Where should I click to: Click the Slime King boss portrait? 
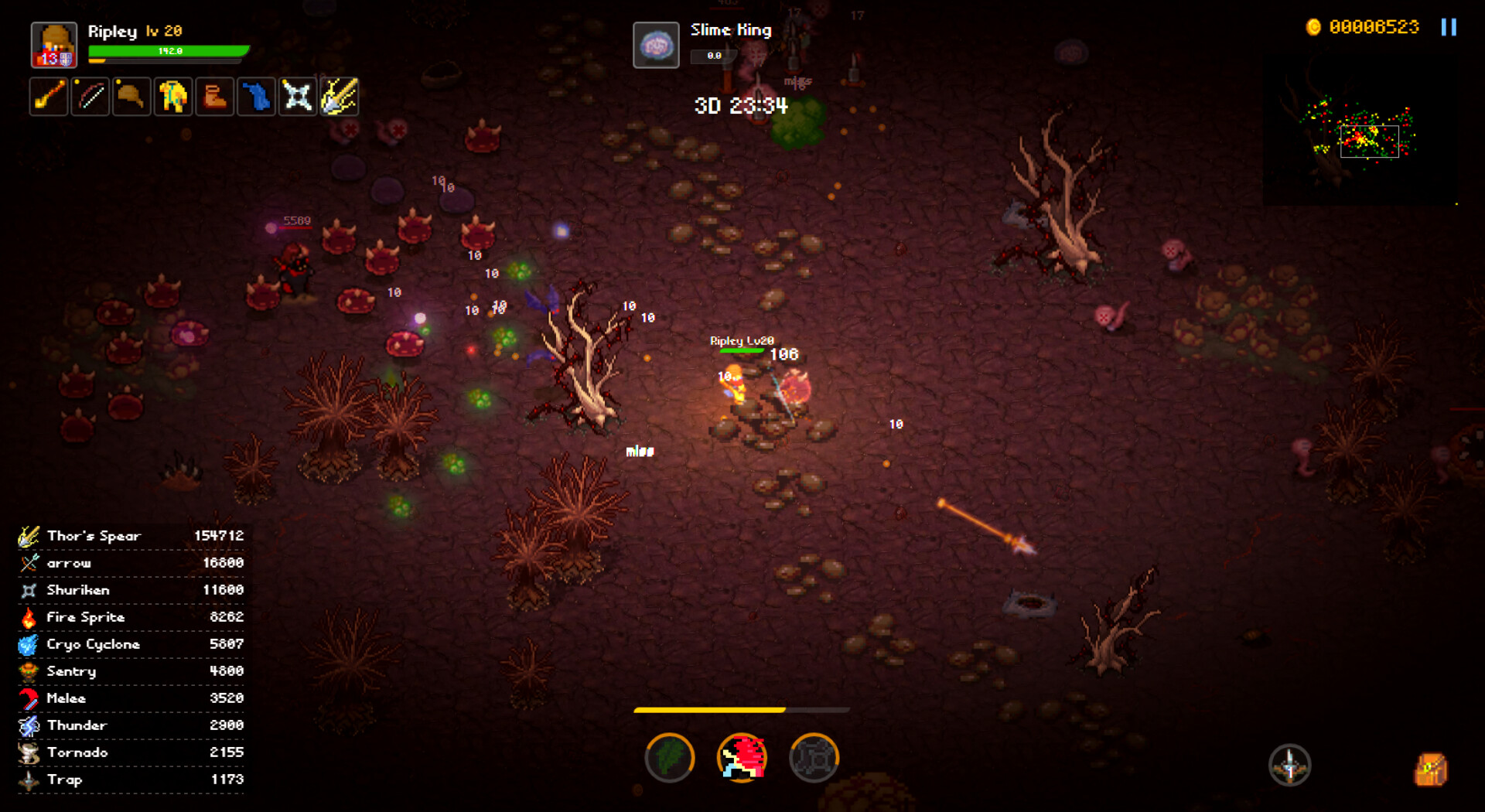[x=656, y=46]
